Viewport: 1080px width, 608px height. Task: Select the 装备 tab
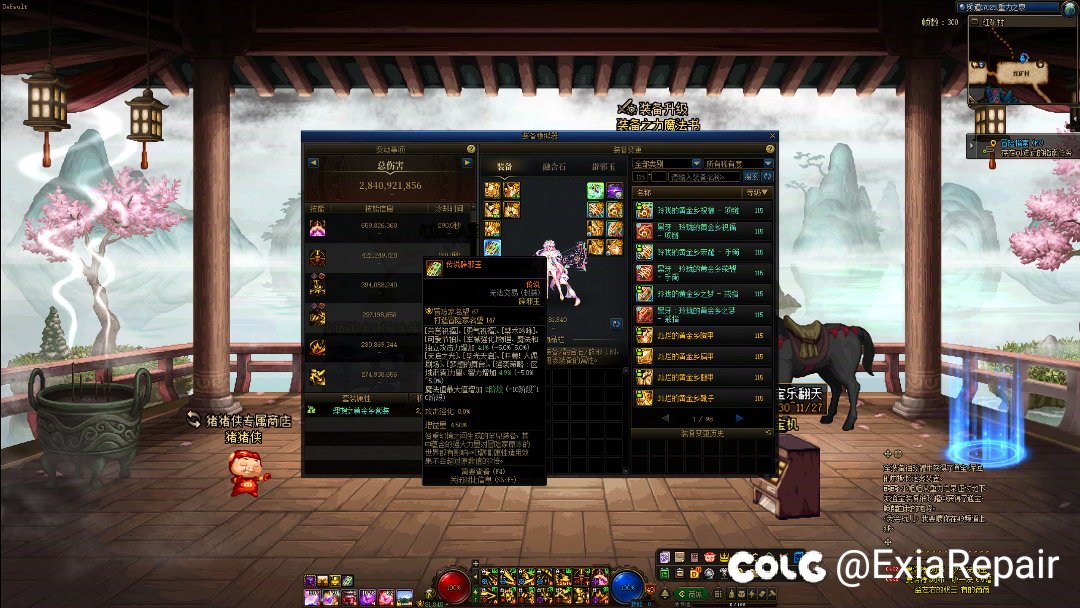(x=505, y=165)
